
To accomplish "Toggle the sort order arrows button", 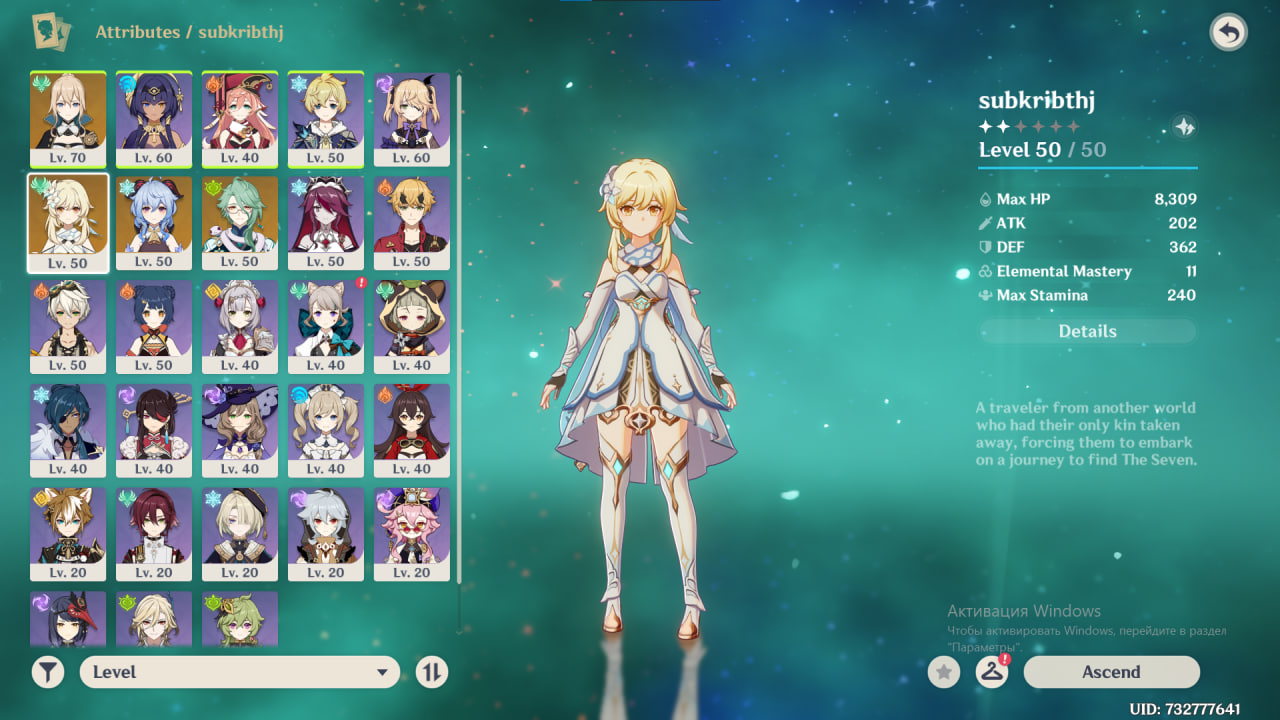I will coord(431,672).
